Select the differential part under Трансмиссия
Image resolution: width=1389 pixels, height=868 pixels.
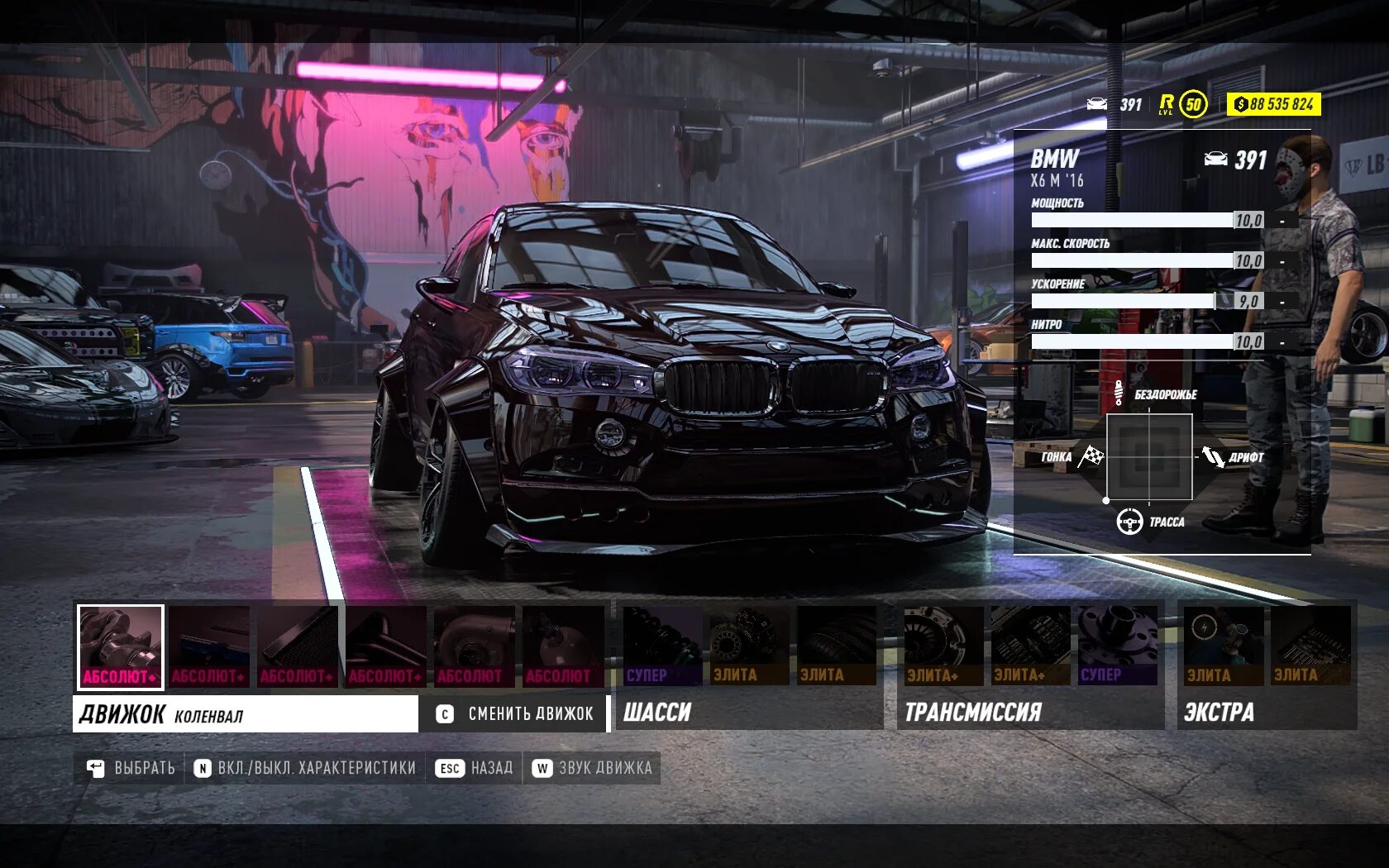pyautogui.click(x=1117, y=646)
